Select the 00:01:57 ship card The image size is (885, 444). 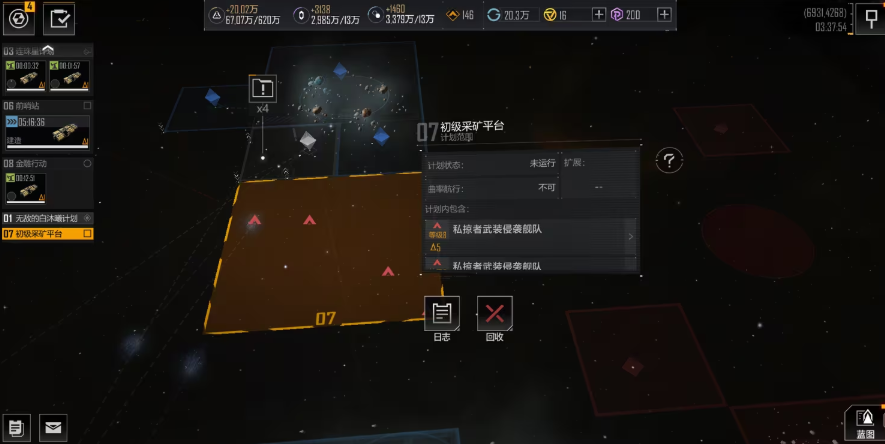[x=69, y=76]
